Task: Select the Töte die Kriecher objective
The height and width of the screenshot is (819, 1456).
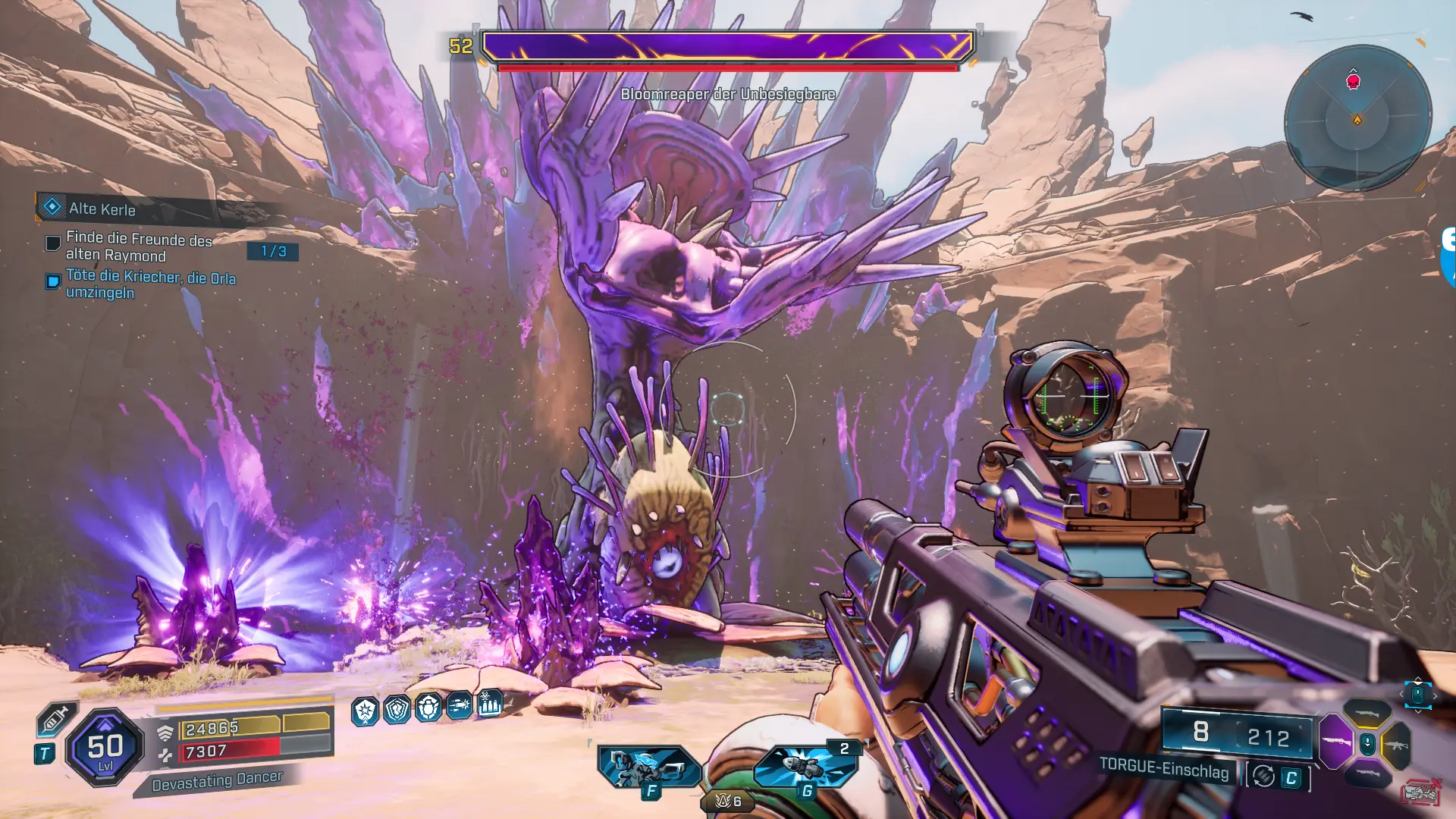Action: tap(150, 284)
